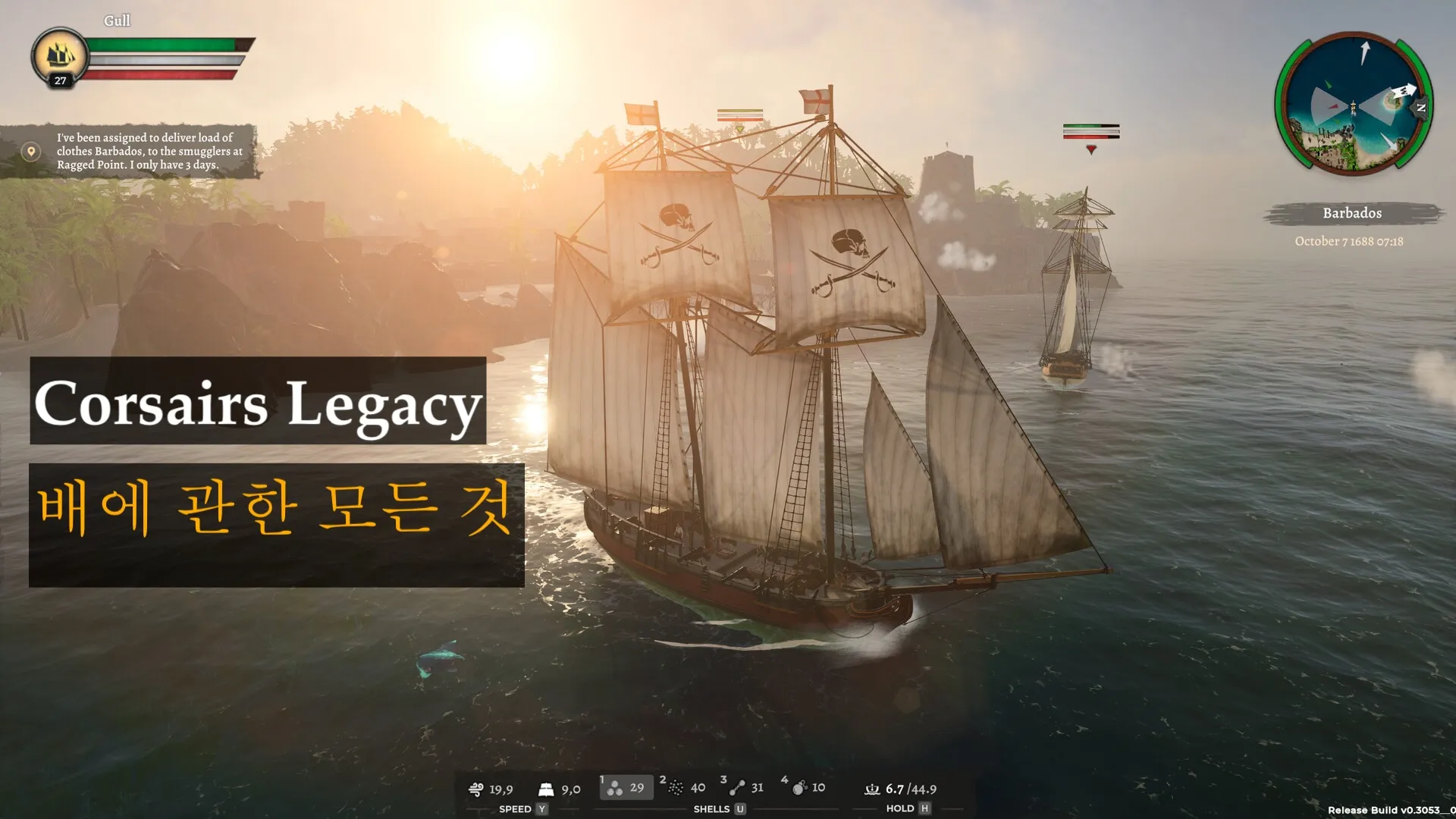The image size is (1456, 819).
Task: Click the wind speed icon showing 19,9
Action: pyautogui.click(x=476, y=789)
